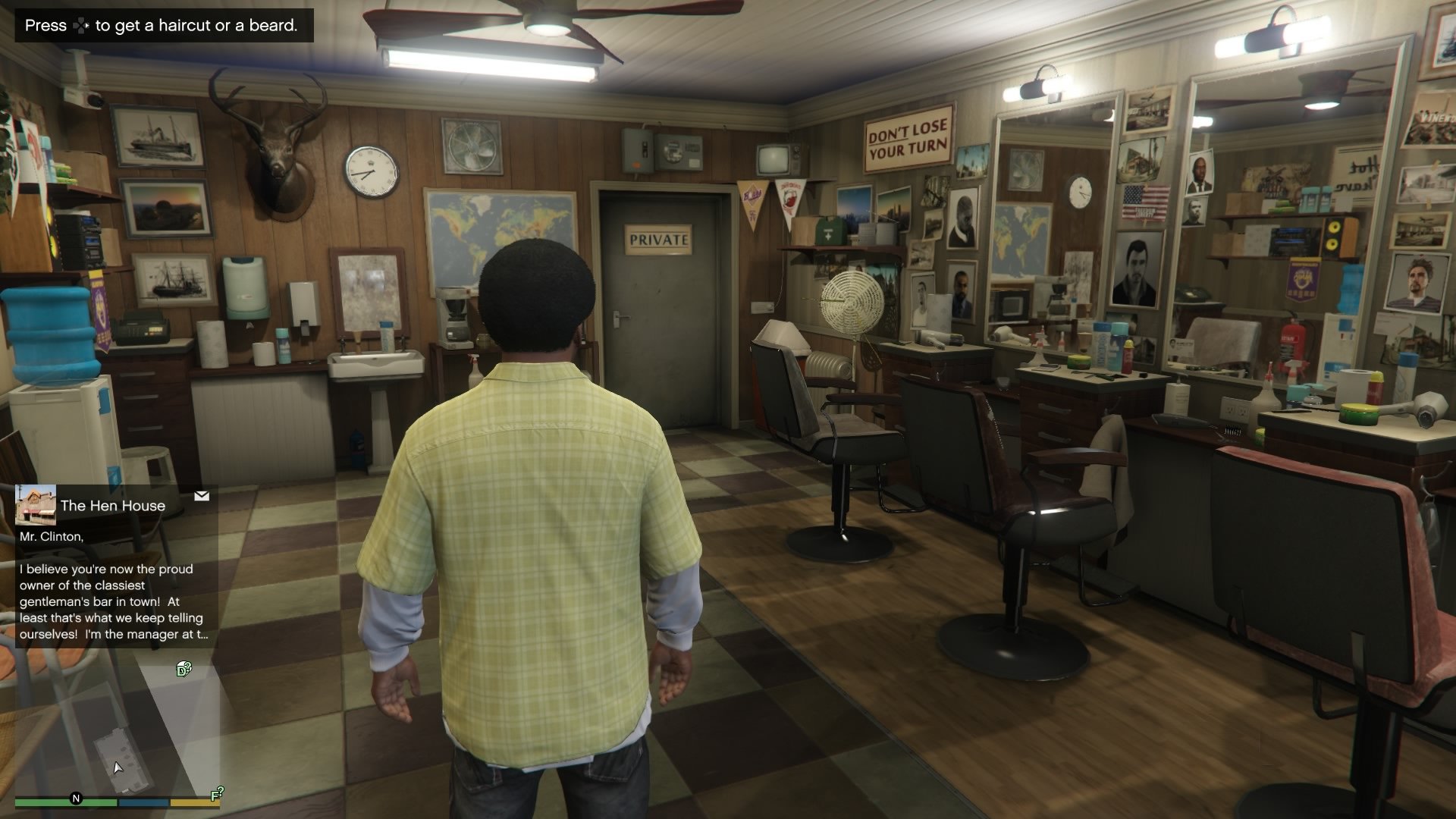Open the Hen House email notification
This screenshot has width=1456, height=819.
pos(112,505)
